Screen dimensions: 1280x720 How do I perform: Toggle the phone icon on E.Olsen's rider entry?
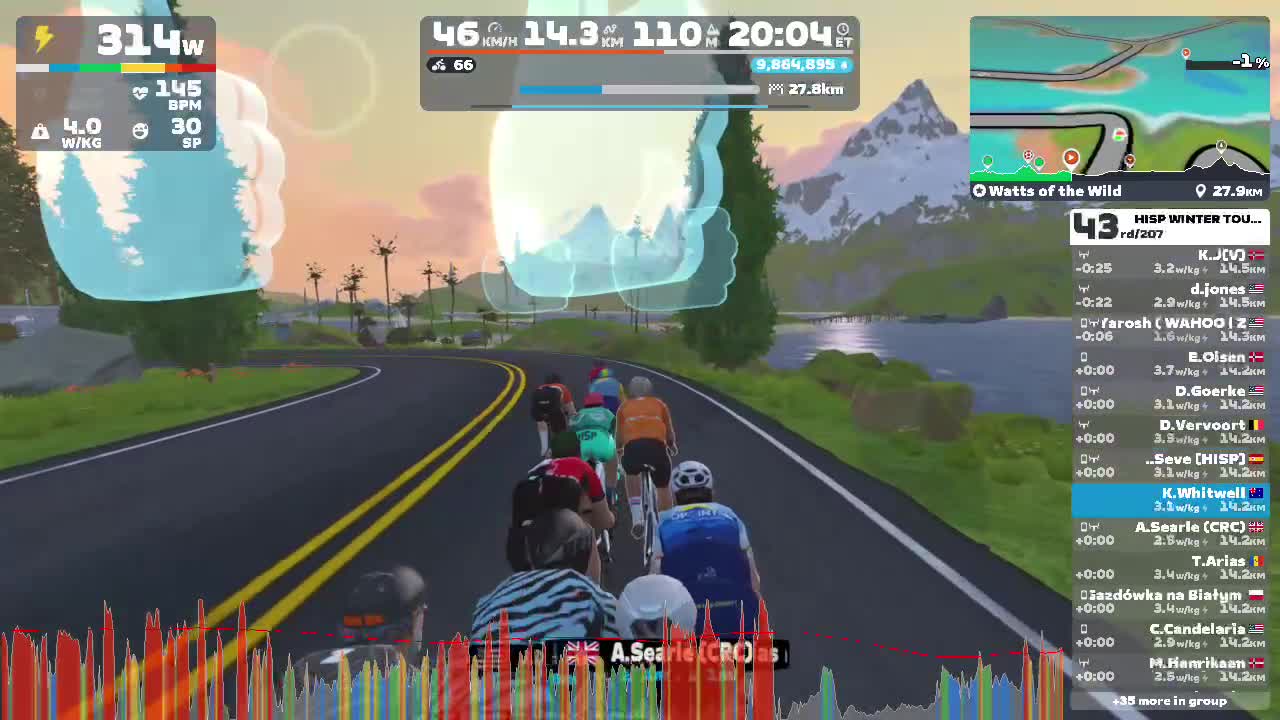[1084, 356]
